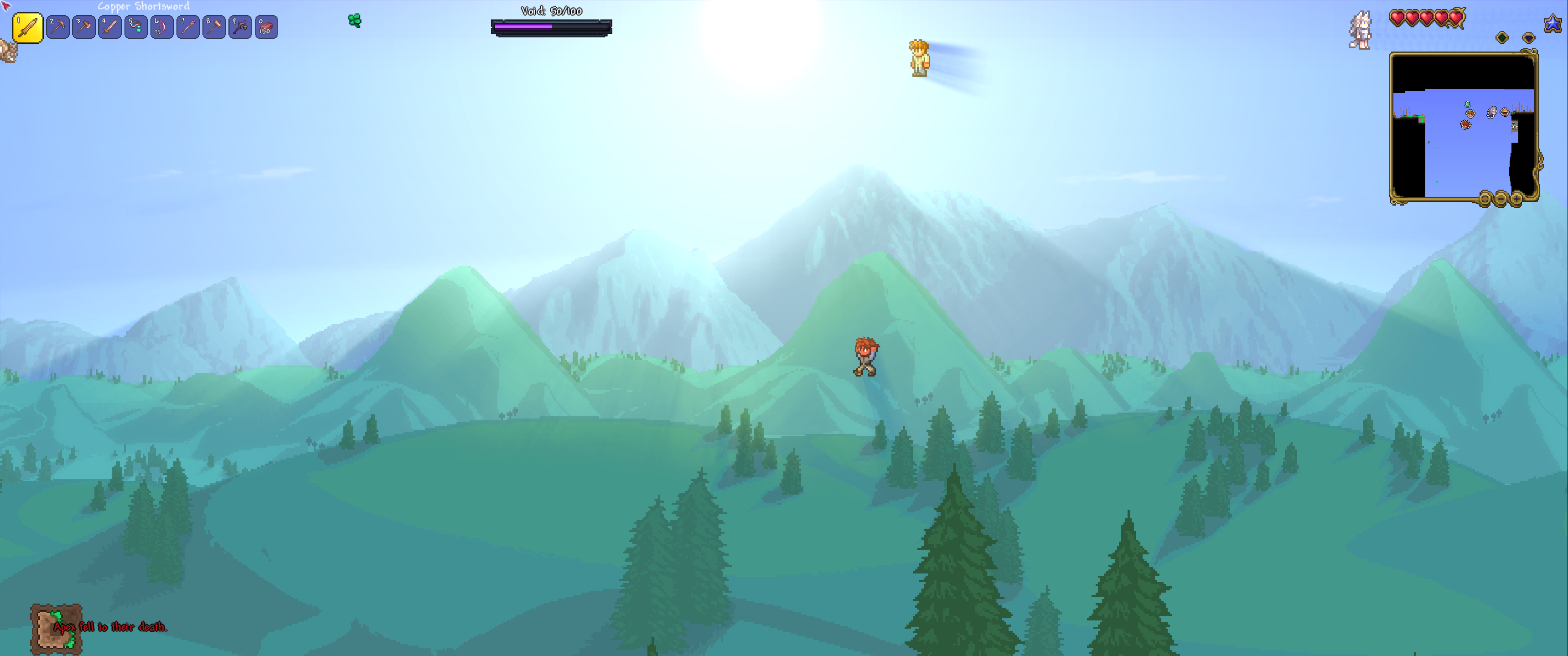Select the copper hammer in slot 8

pos(214,27)
